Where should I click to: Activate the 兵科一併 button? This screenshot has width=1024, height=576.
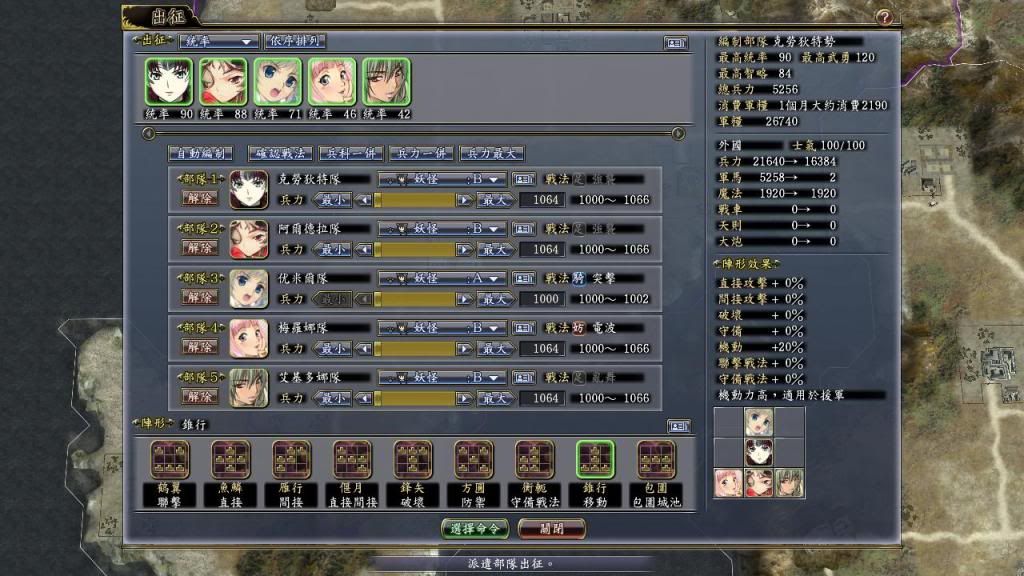coord(350,154)
